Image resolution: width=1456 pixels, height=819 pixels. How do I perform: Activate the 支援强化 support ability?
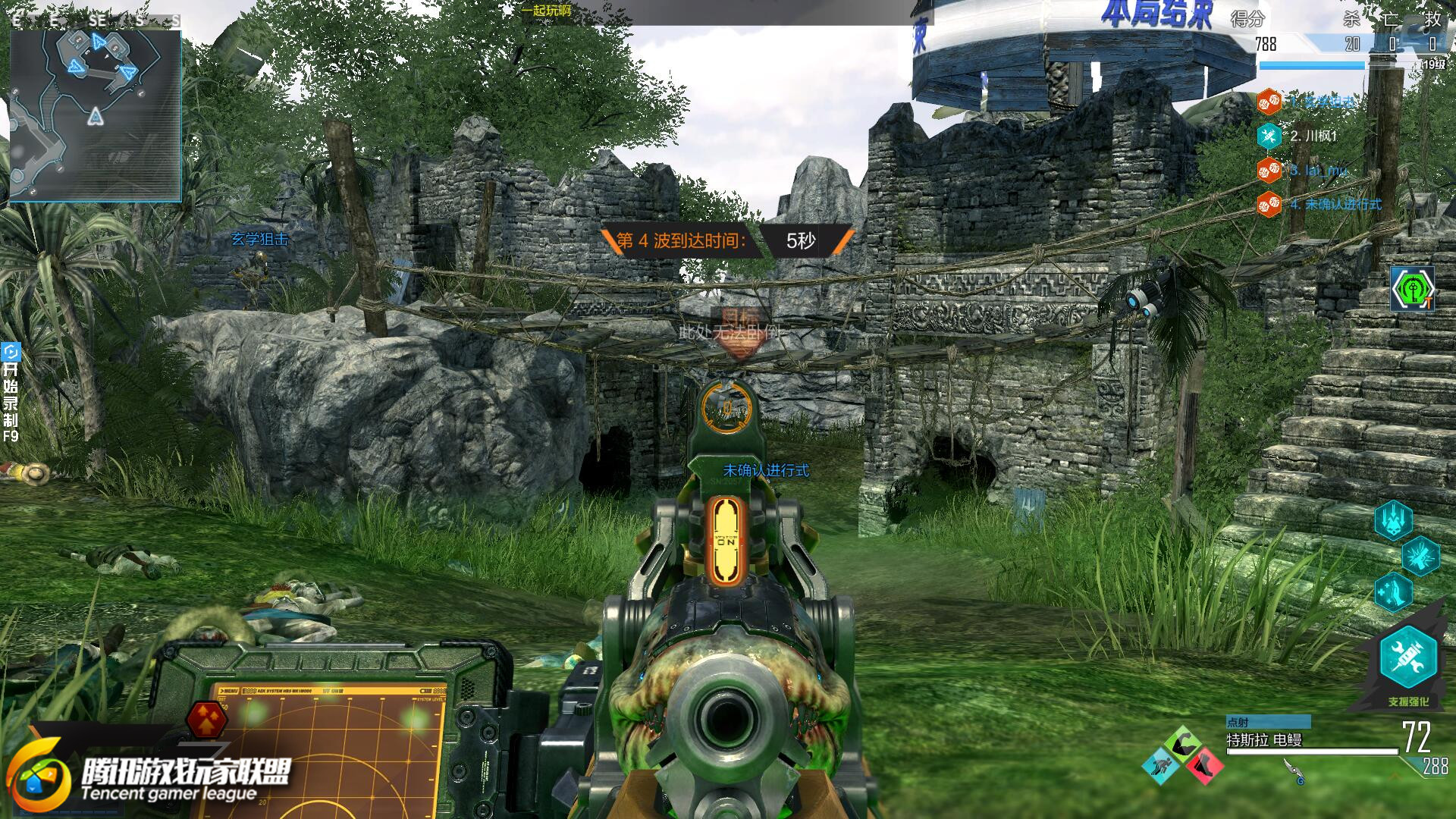(x=1408, y=658)
